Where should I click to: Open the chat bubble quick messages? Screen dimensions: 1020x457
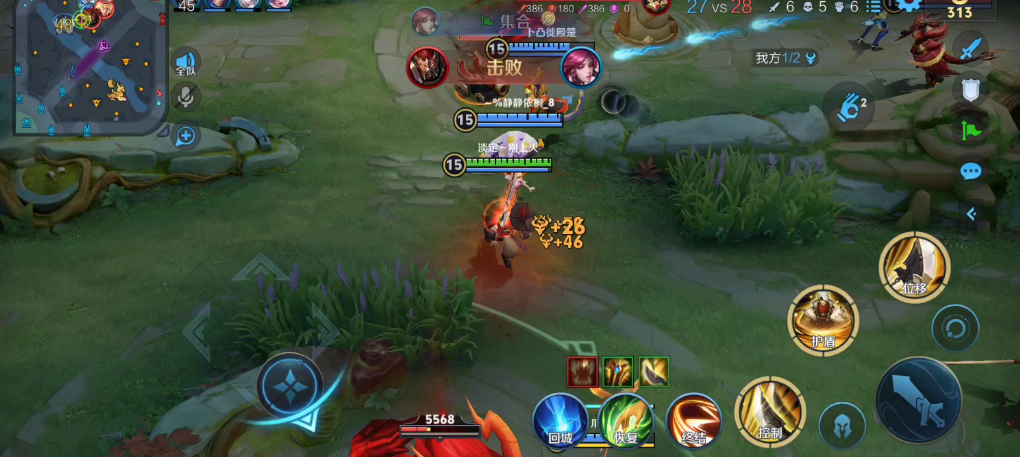(970, 171)
